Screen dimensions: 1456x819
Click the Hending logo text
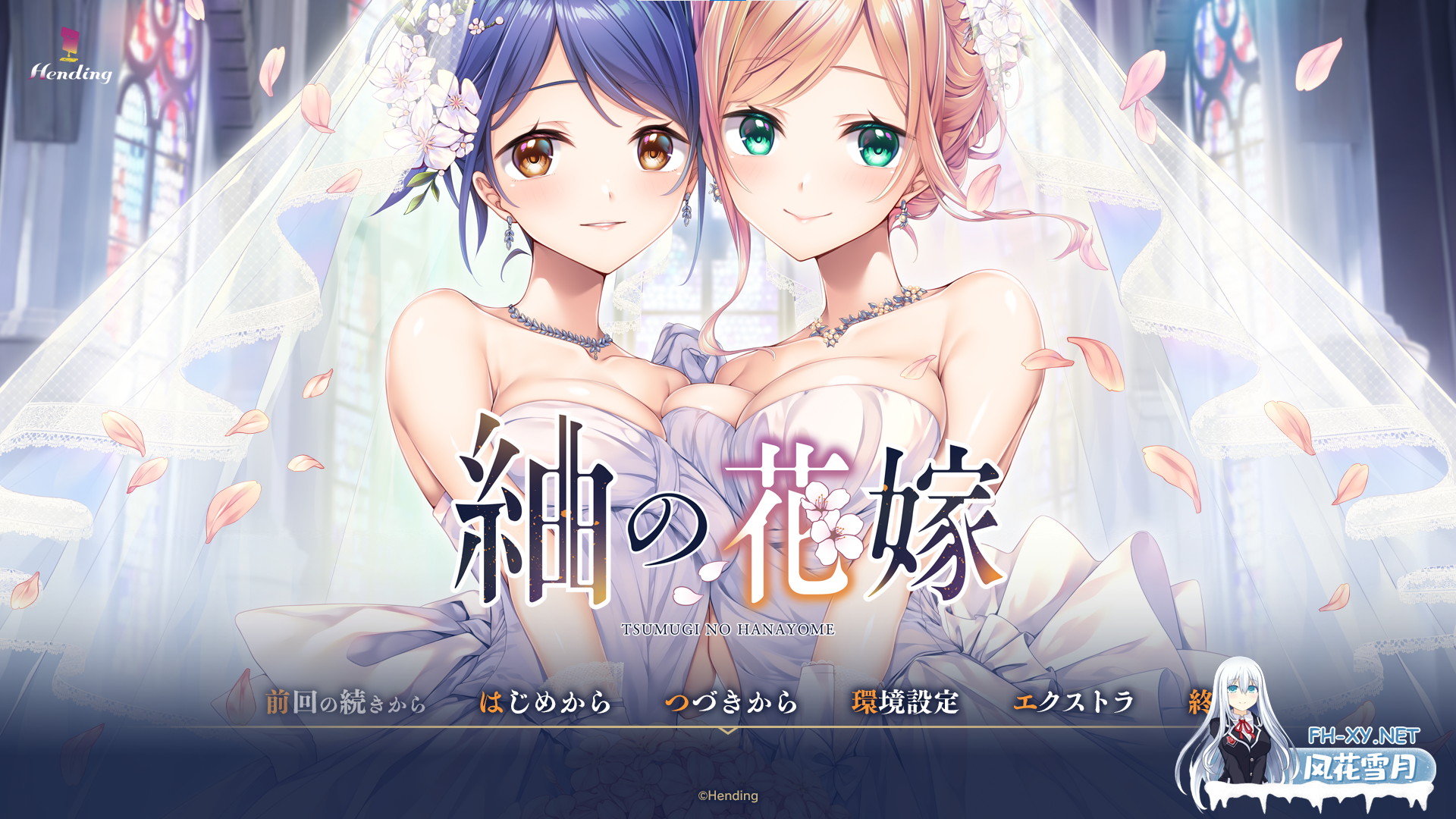click(x=72, y=74)
